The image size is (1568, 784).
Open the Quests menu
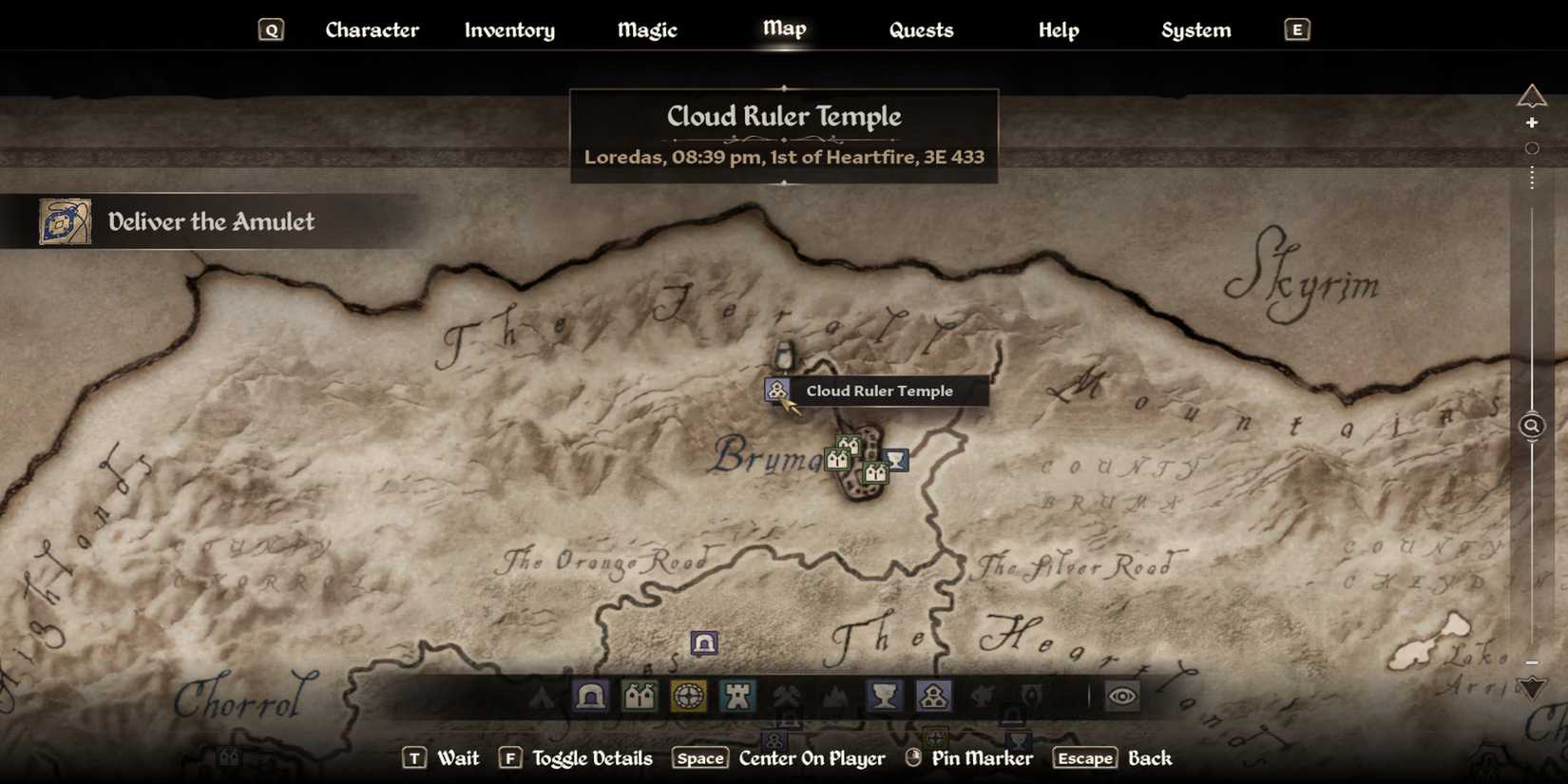click(x=921, y=29)
